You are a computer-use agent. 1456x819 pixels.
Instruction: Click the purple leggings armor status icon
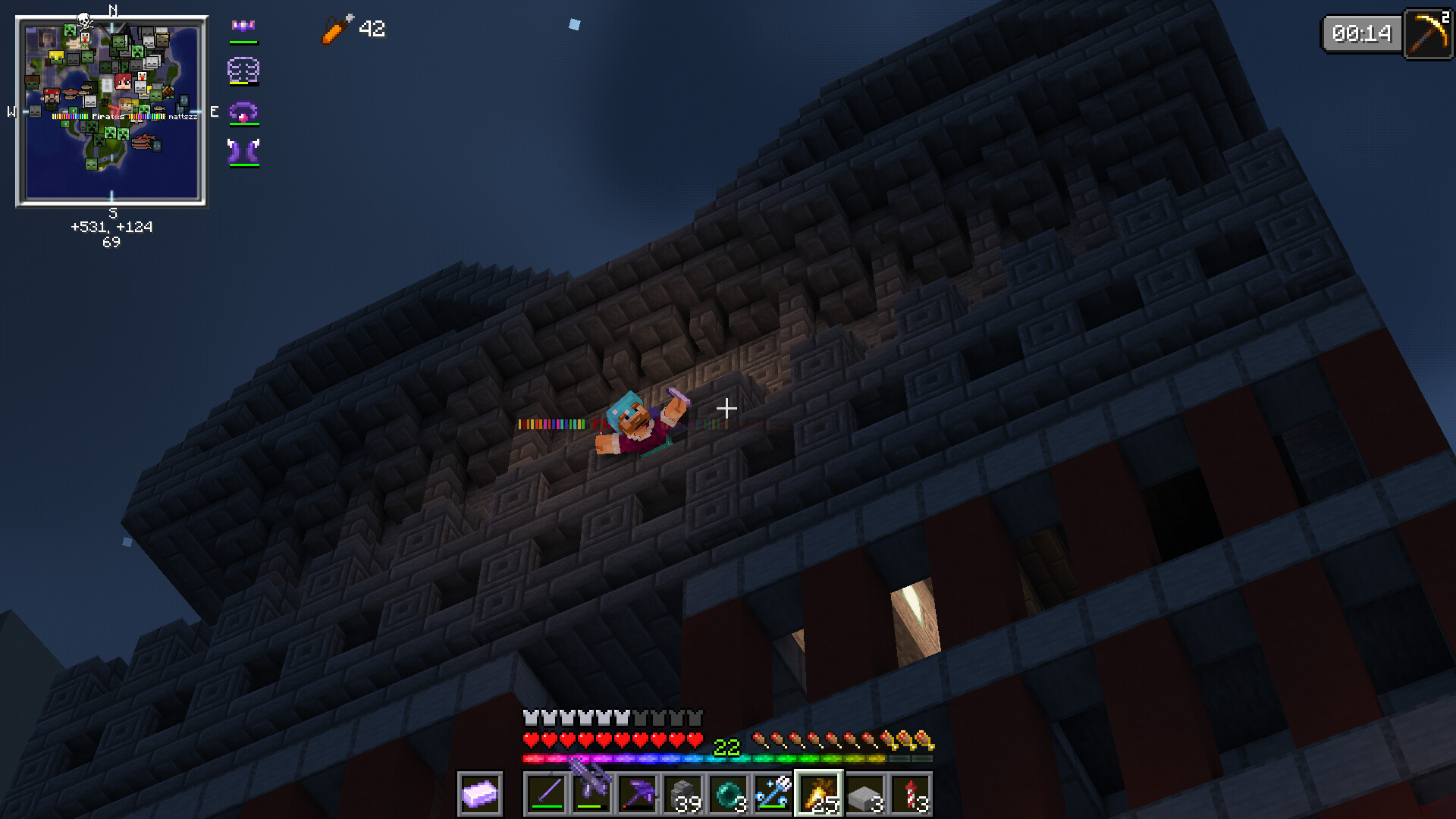pos(243,112)
